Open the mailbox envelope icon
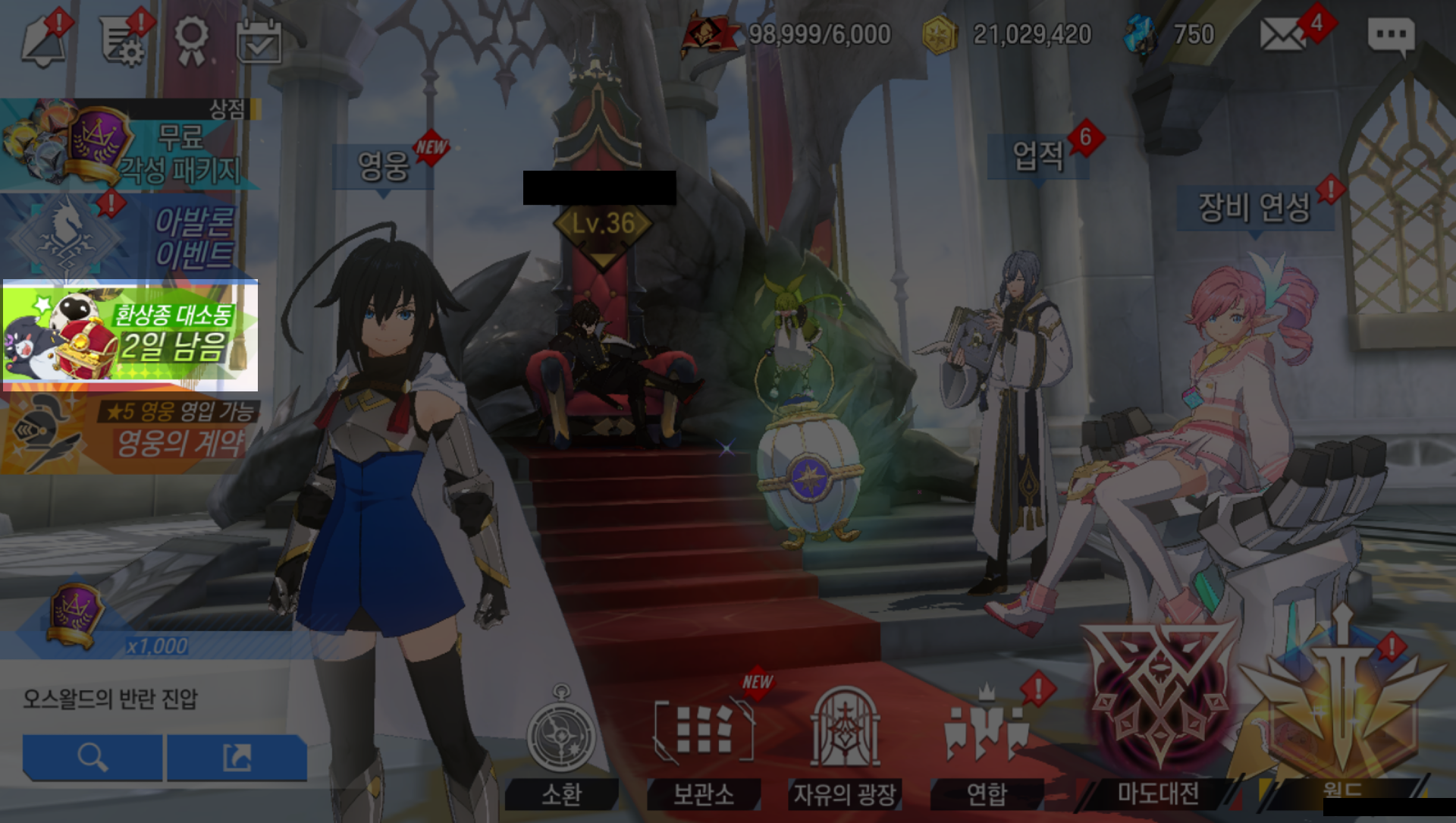Image resolution: width=1456 pixels, height=823 pixels. [x=1282, y=36]
